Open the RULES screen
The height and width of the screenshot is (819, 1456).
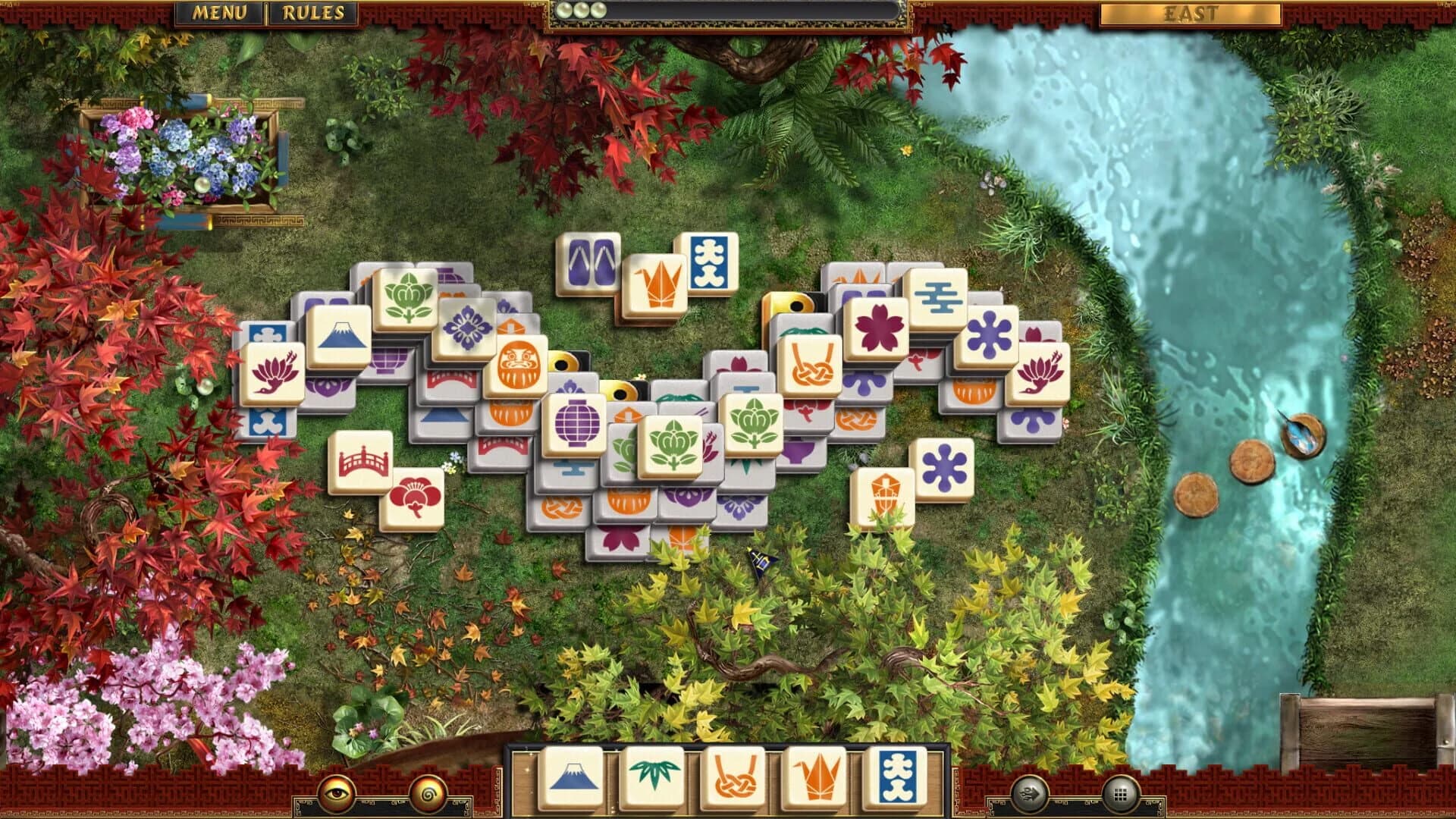click(313, 11)
